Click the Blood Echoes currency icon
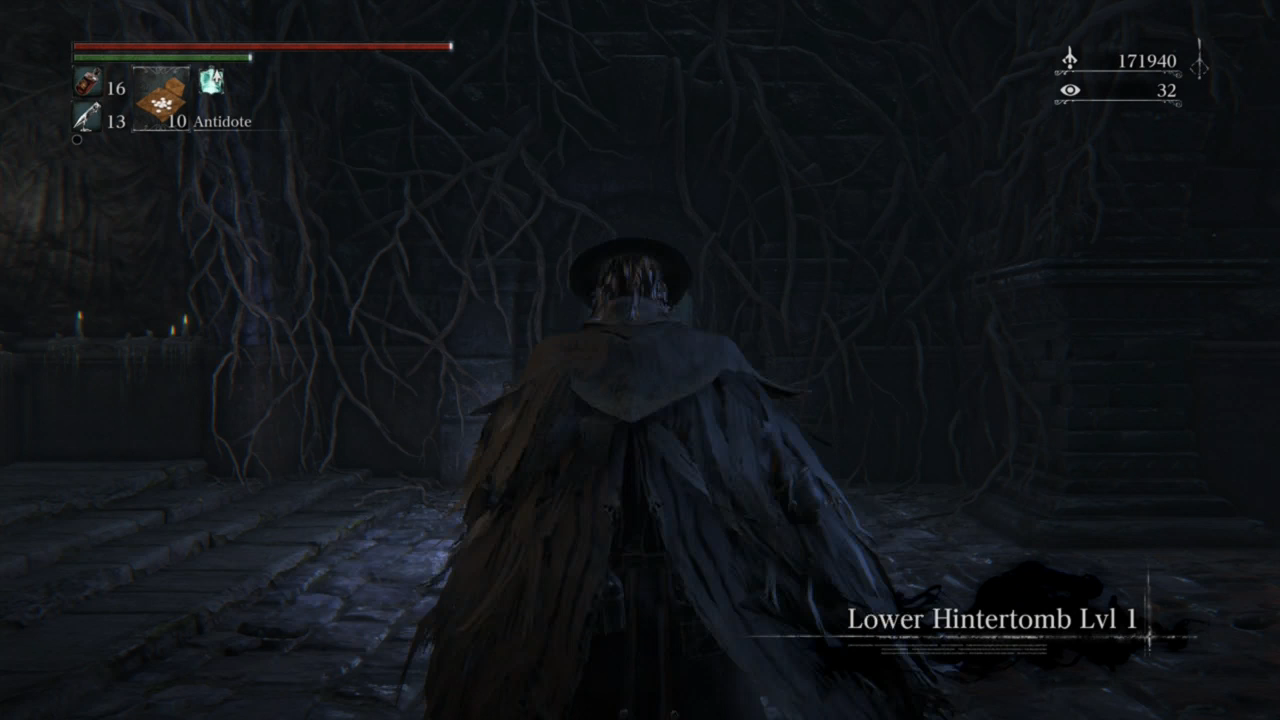Image resolution: width=1280 pixels, height=720 pixels. pyautogui.click(x=1069, y=60)
